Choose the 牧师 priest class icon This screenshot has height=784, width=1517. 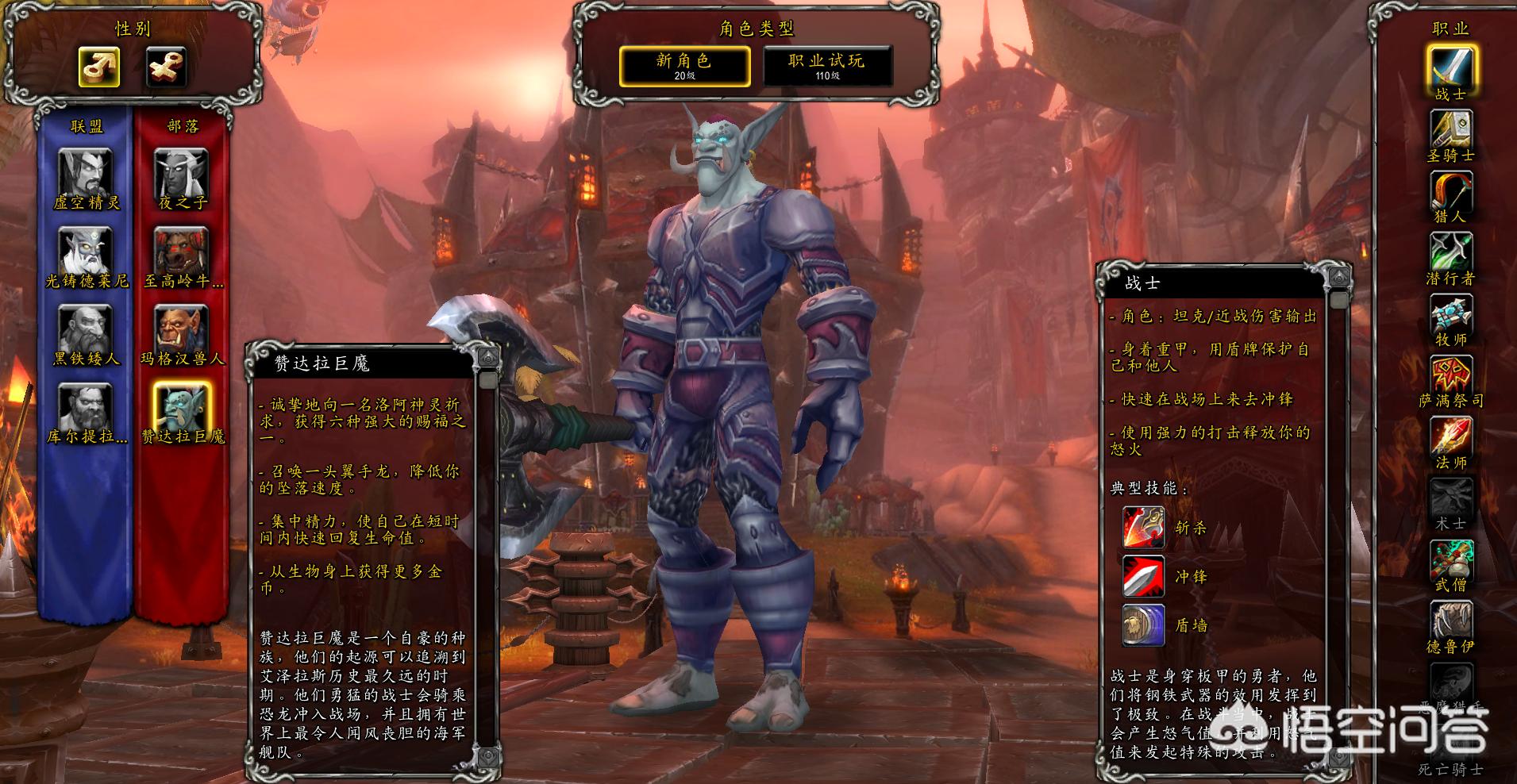[x=1451, y=313]
